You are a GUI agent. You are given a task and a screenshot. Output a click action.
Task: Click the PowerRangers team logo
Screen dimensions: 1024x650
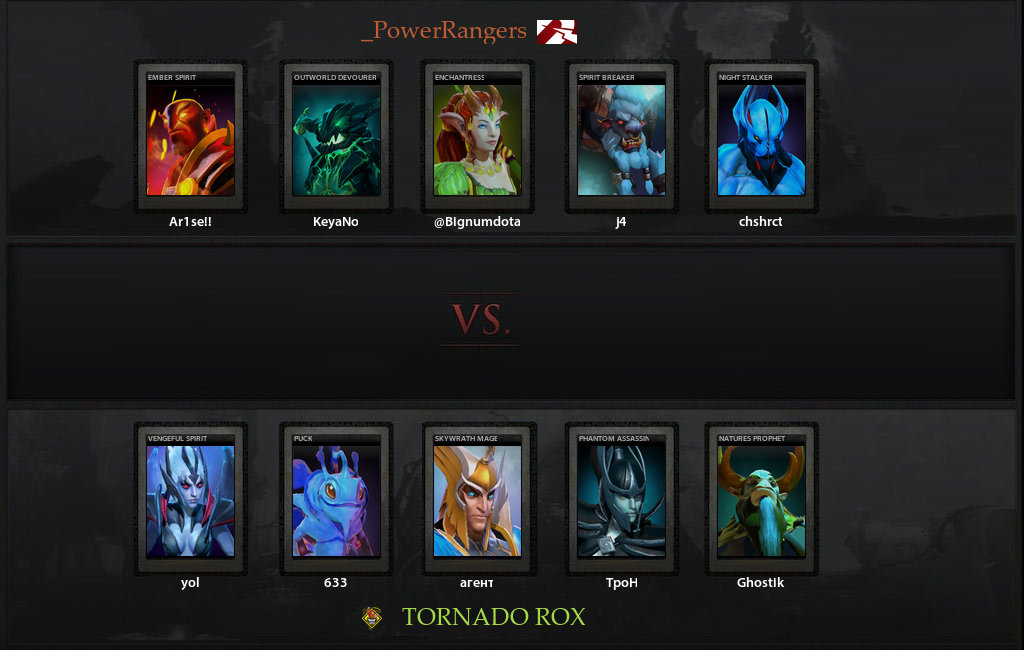point(556,32)
